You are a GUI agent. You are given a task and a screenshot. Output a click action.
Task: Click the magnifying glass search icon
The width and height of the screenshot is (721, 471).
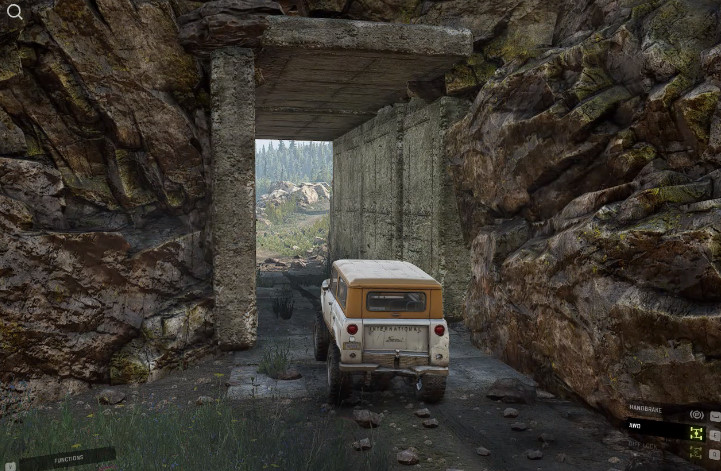tap(14, 12)
